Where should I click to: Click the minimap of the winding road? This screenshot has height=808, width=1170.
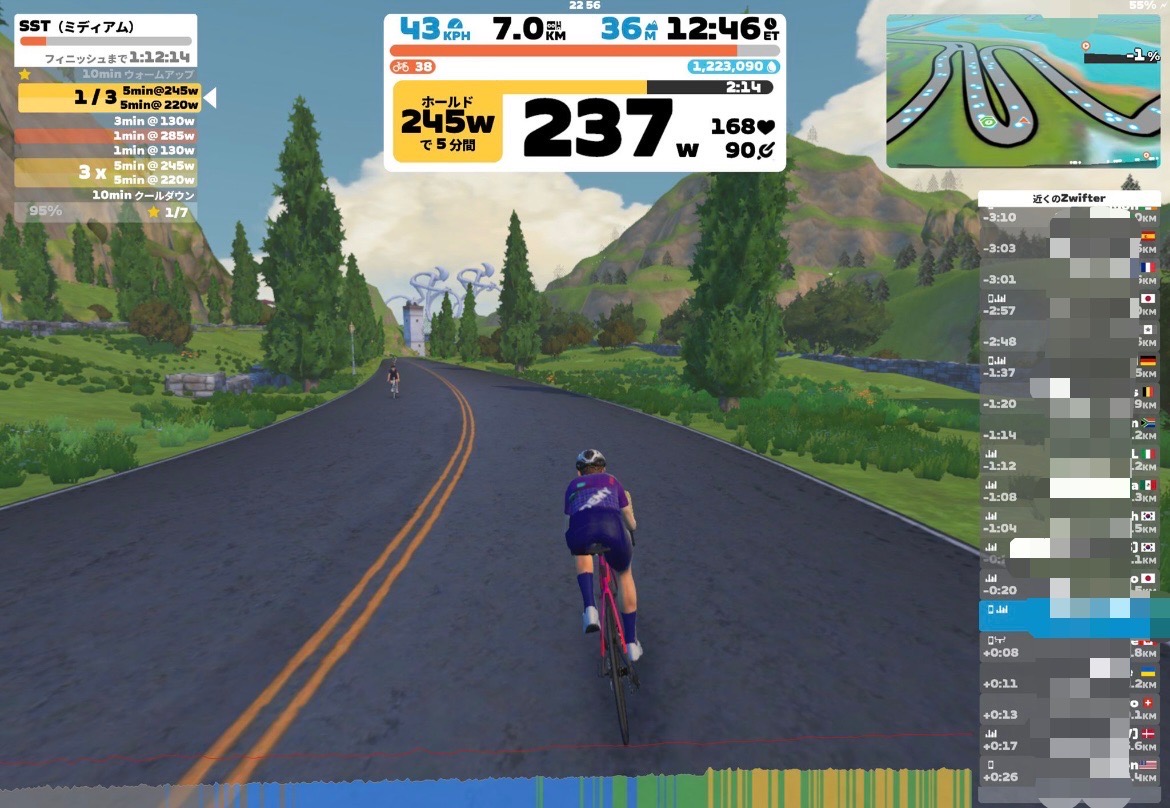click(x=1022, y=90)
